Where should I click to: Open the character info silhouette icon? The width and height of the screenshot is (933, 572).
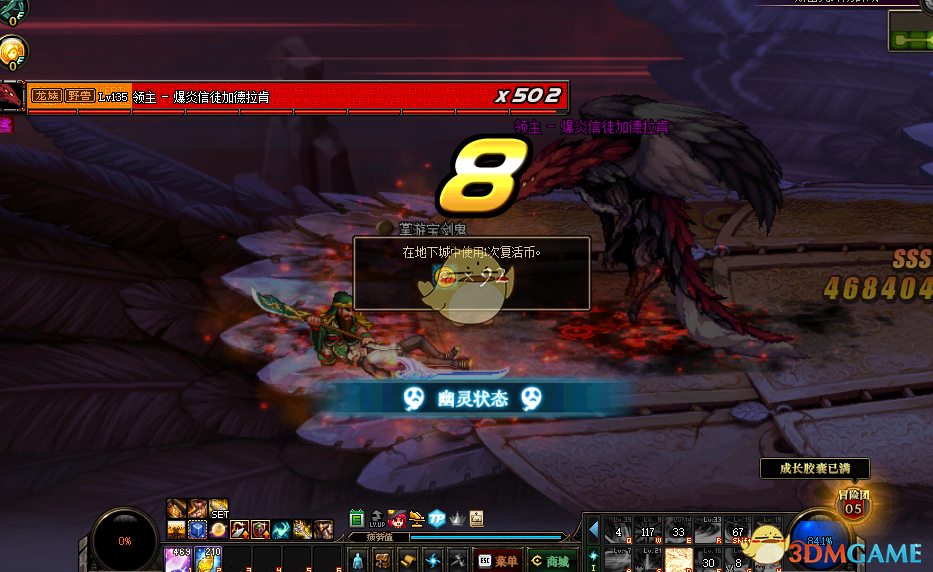point(357,560)
